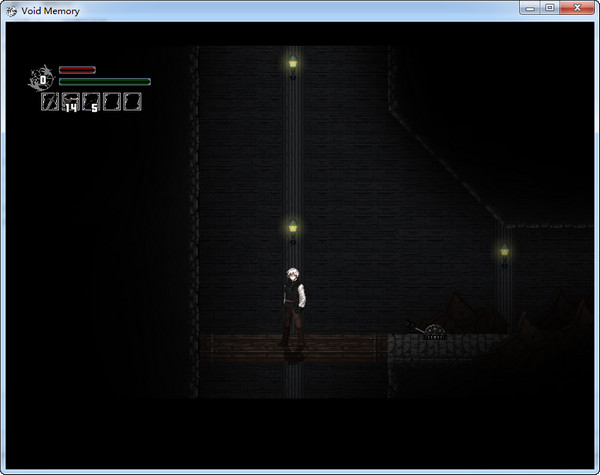Image resolution: width=600 pixels, height=475 pixels.
Task: Choose the first hotbar slot with the blade
Action: point(49,101)
